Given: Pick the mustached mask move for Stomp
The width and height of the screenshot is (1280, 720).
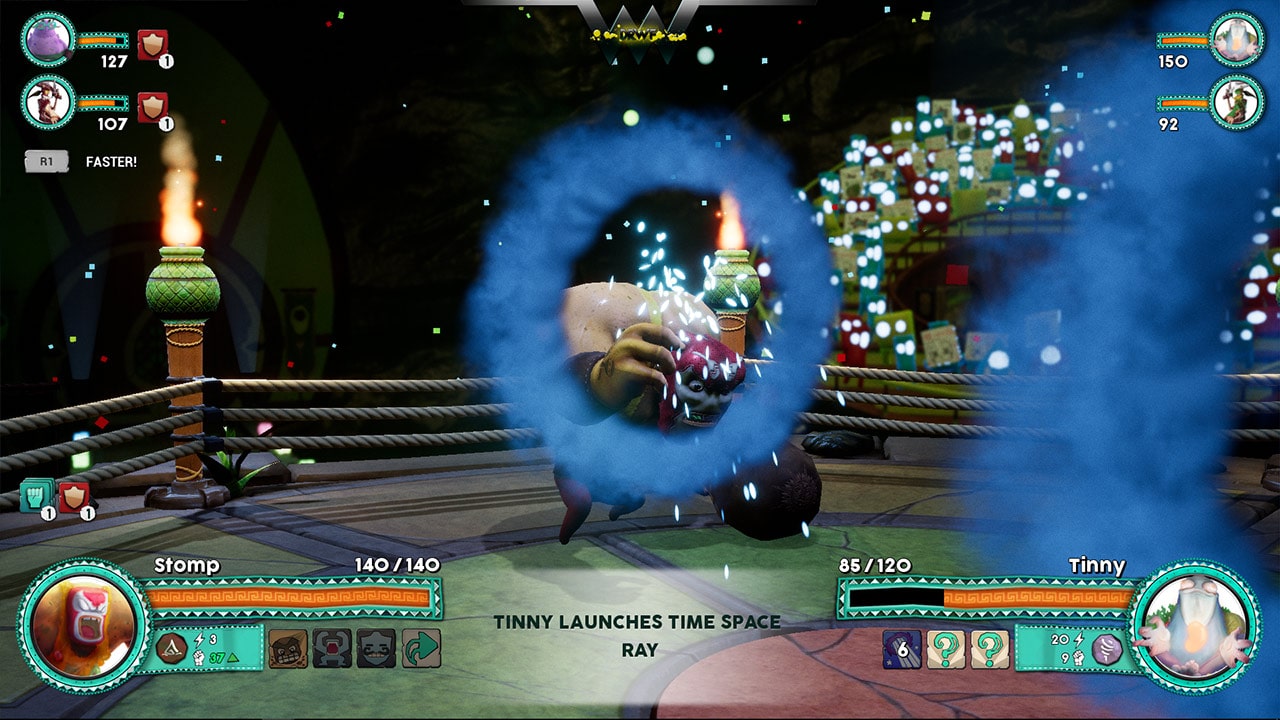Looking at the screenshot, I should pos(376,648).
